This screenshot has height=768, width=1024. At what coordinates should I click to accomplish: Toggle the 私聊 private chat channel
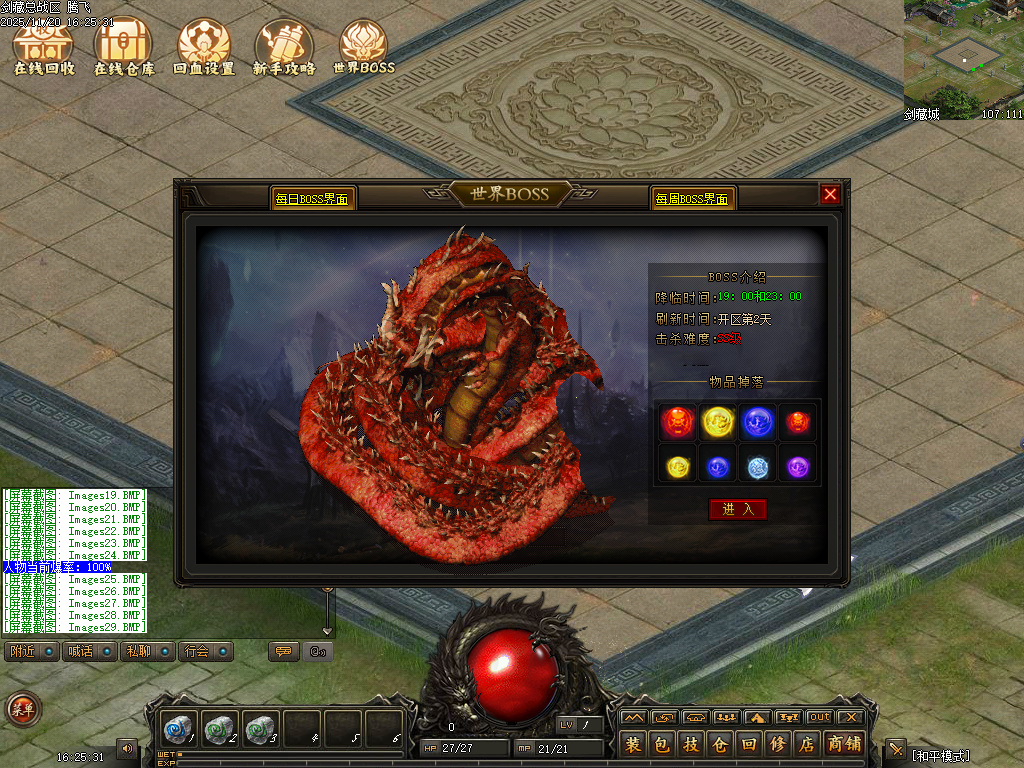146,651
